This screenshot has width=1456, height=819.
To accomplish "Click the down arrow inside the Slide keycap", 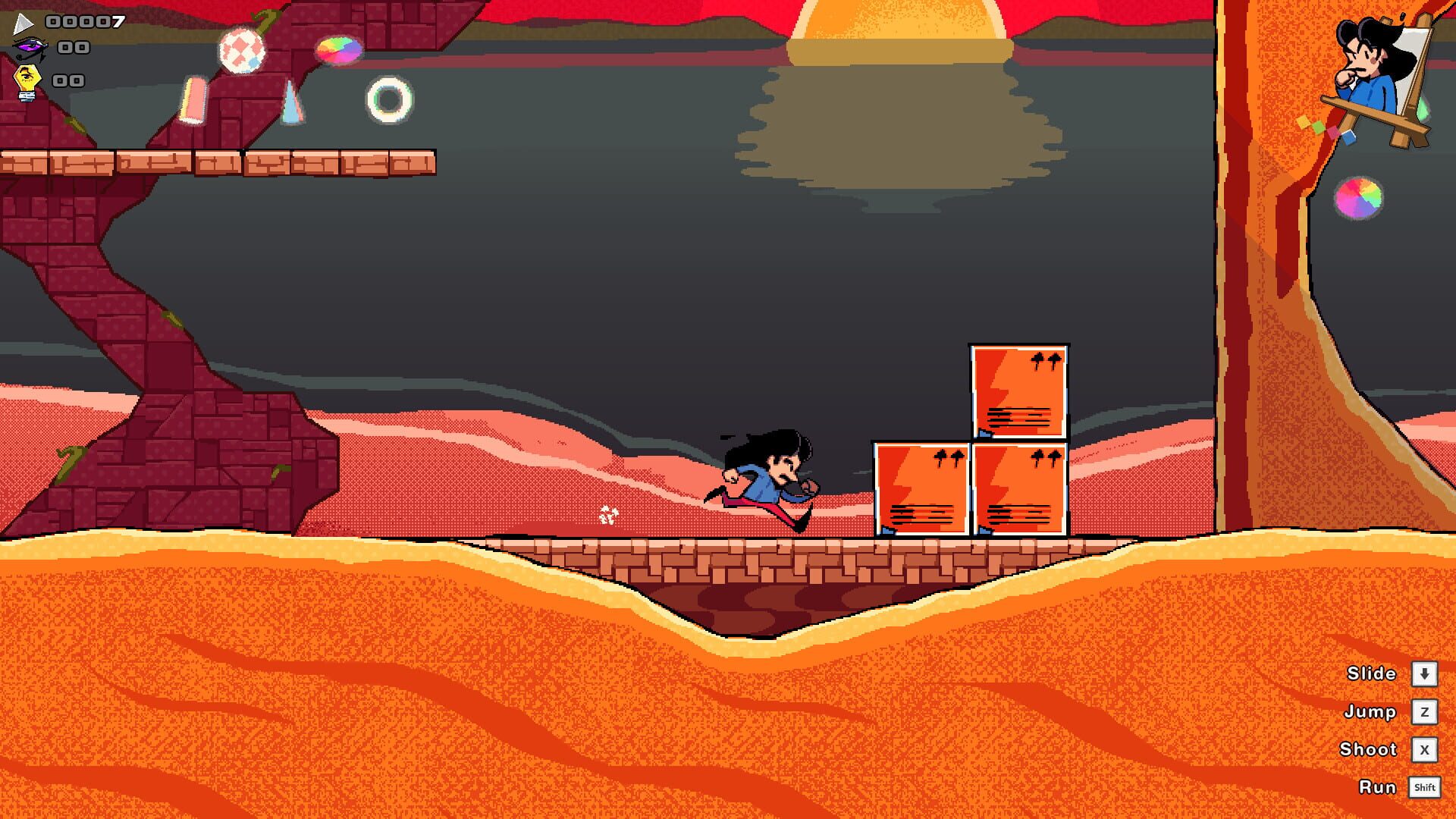I will point(1424,673).
